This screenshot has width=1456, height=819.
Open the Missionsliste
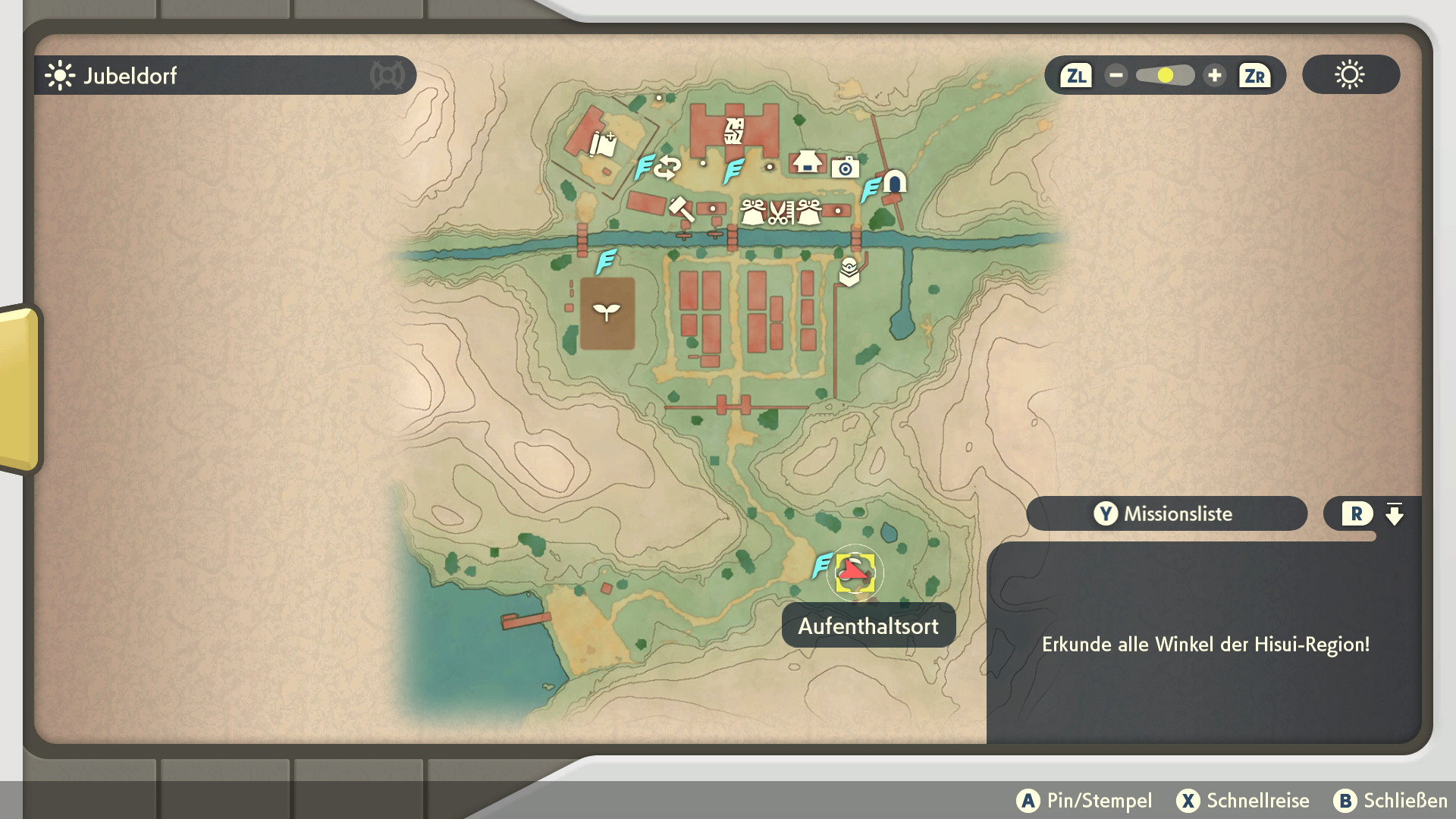[x=1166, y=513]
